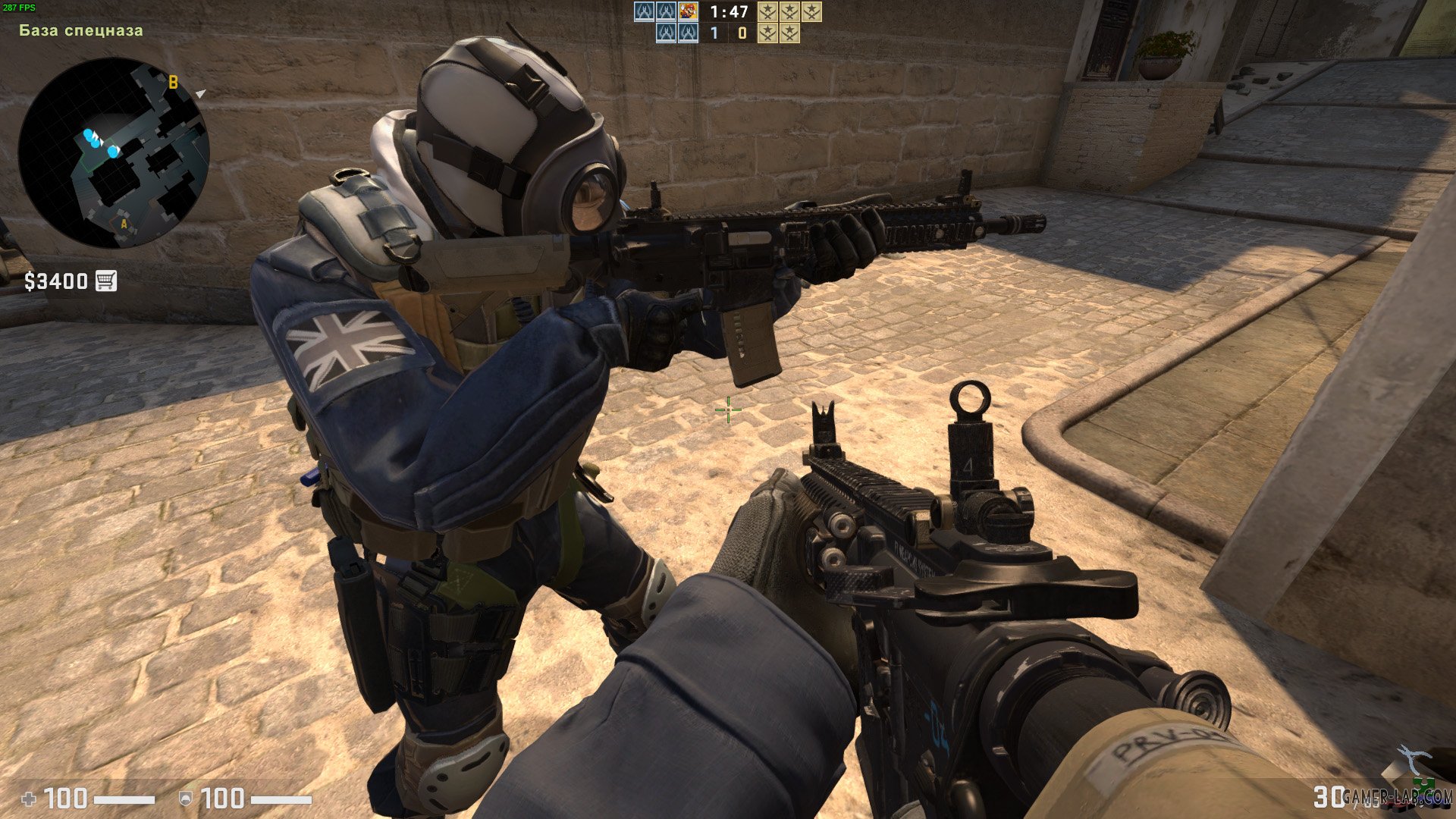Viewport: 1456px width, 819px height.
Task: Click the buy menu shopping cart icon
Action: point(105,280)
